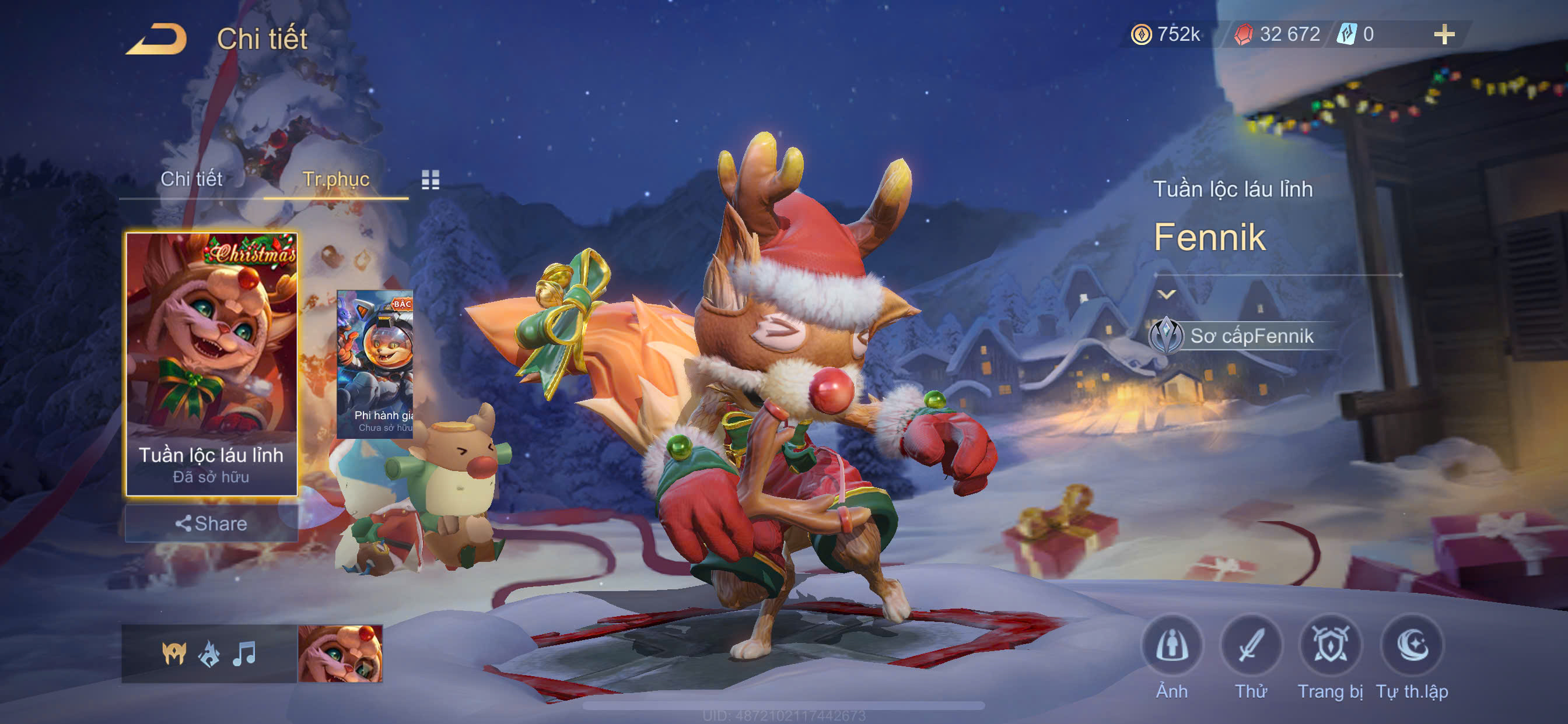Open the Ảnh photo button

(1172, 646)
